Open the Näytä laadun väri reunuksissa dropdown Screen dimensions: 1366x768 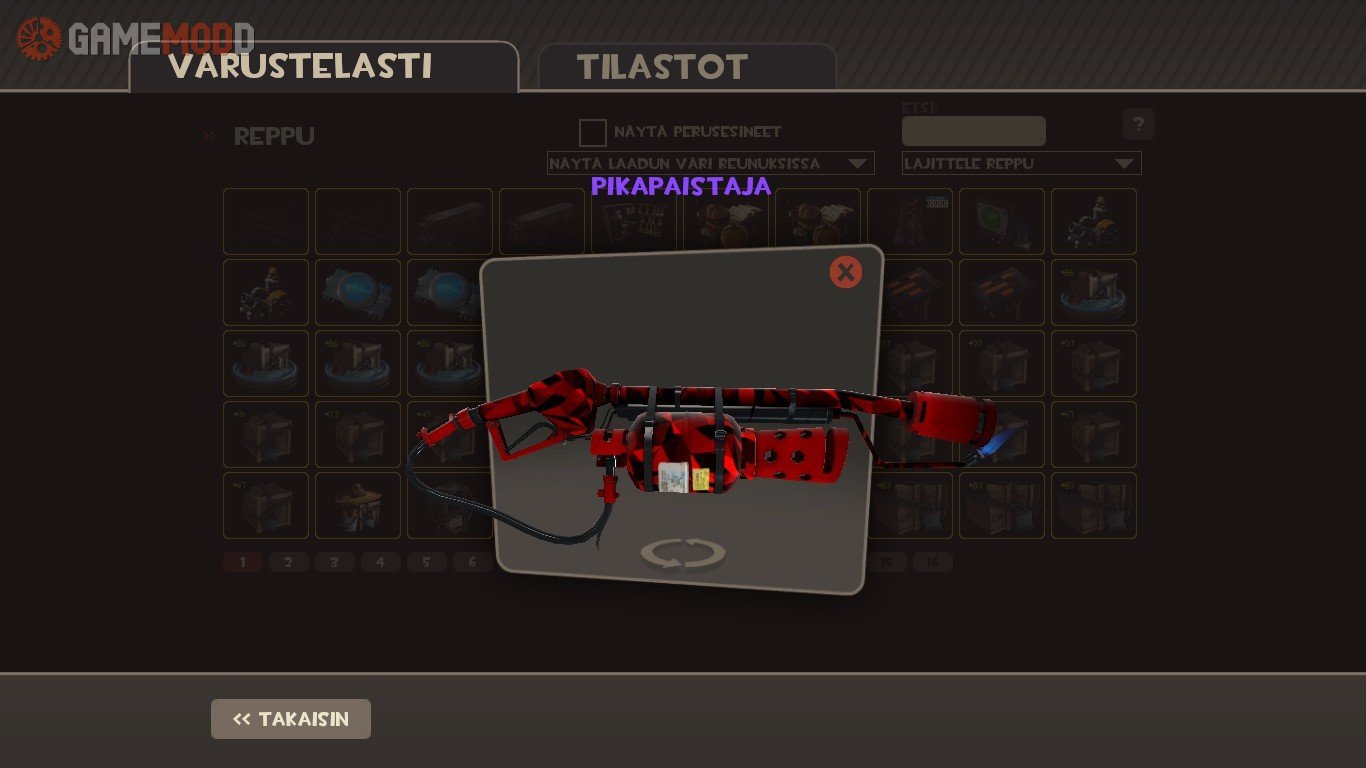pos(710,163)
